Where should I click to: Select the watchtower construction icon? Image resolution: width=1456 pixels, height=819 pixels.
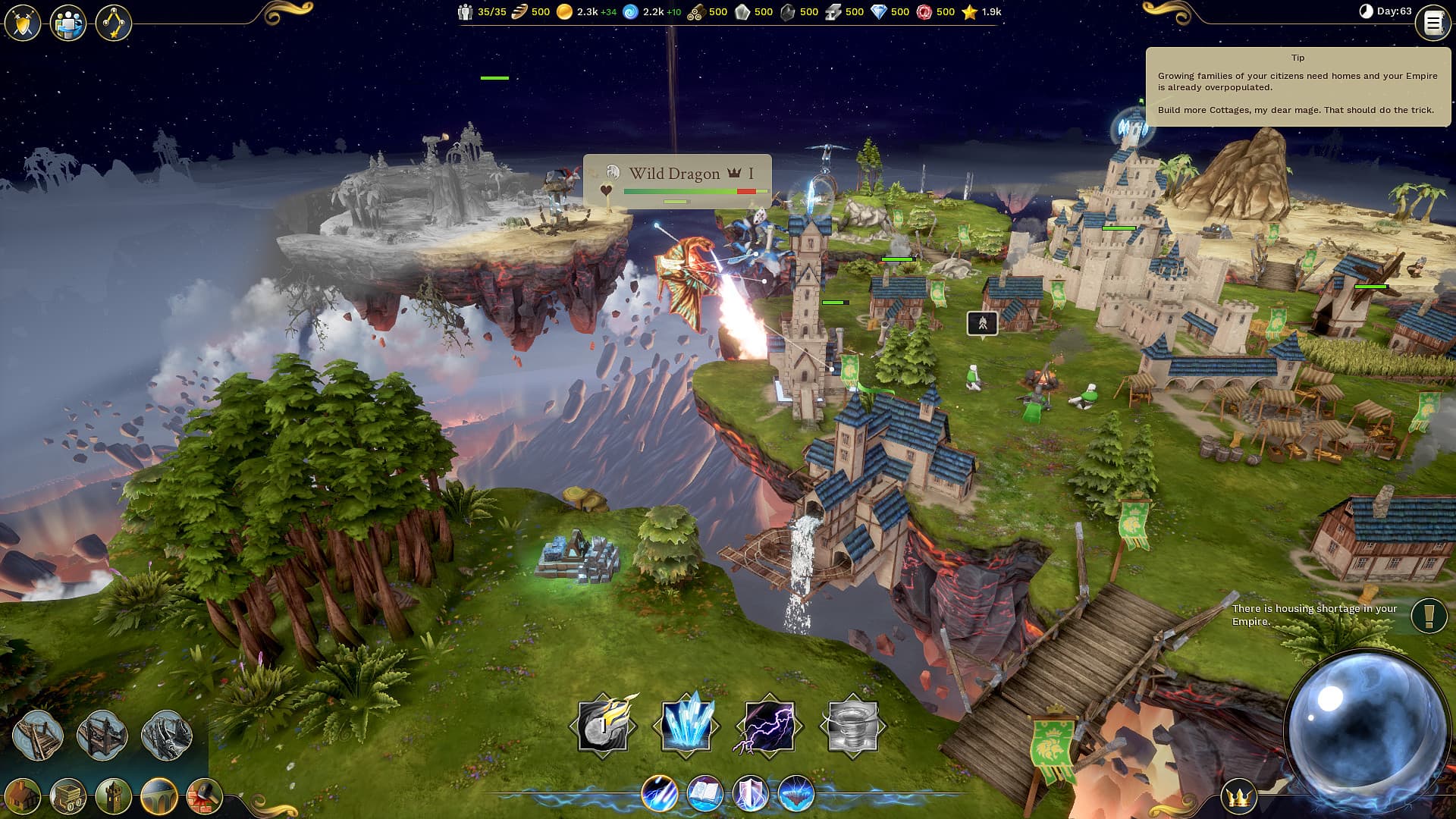[112, 796]
